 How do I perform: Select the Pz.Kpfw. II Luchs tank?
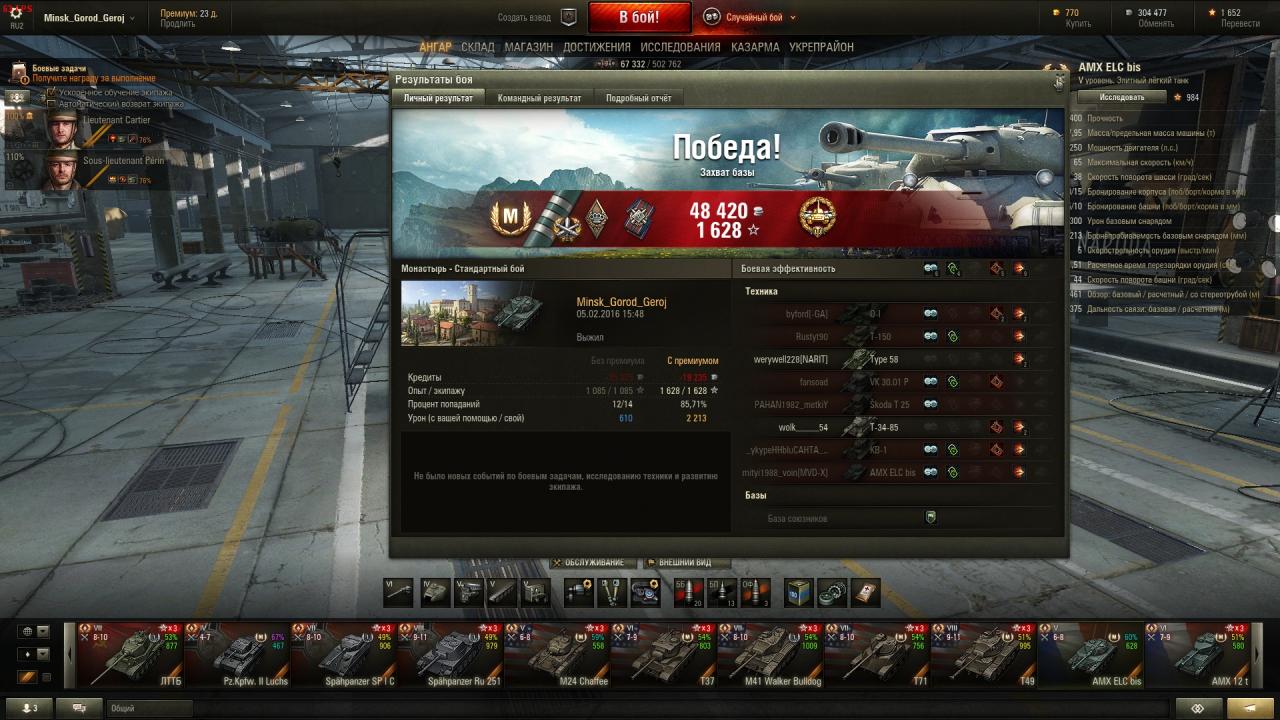(236, 655)
